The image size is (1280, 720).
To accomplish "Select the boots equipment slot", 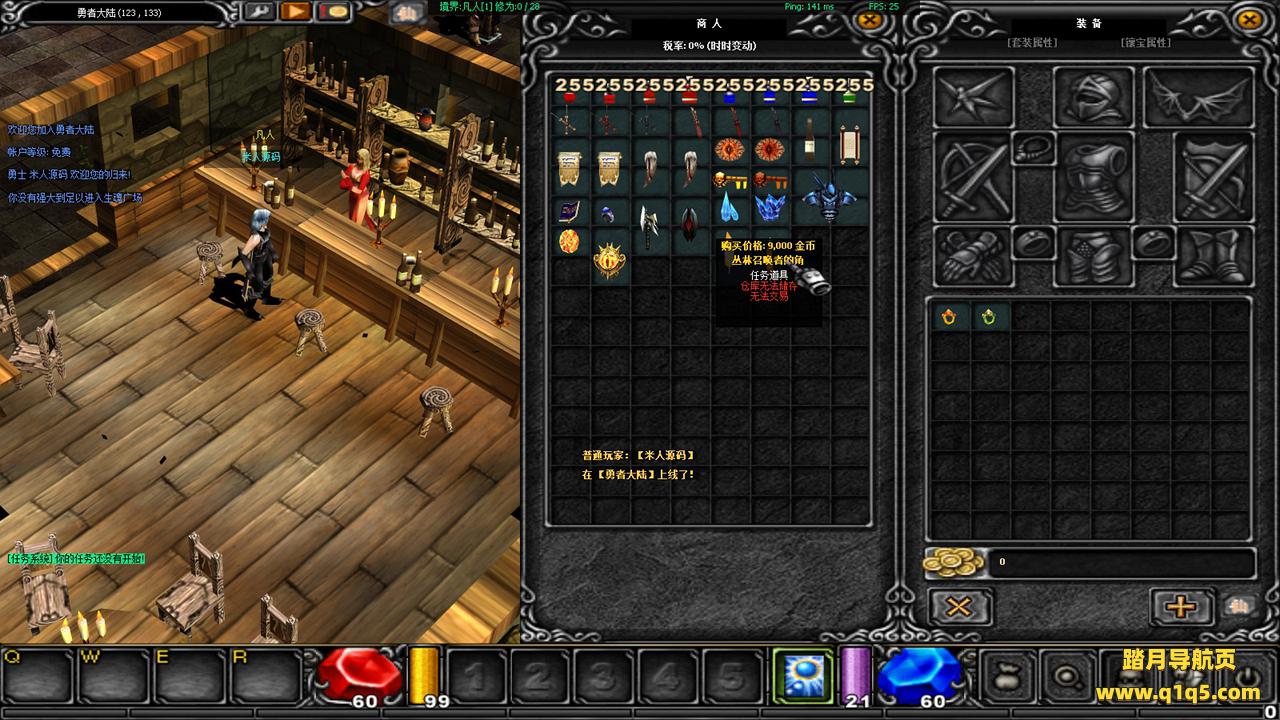I will (1214, 255).
